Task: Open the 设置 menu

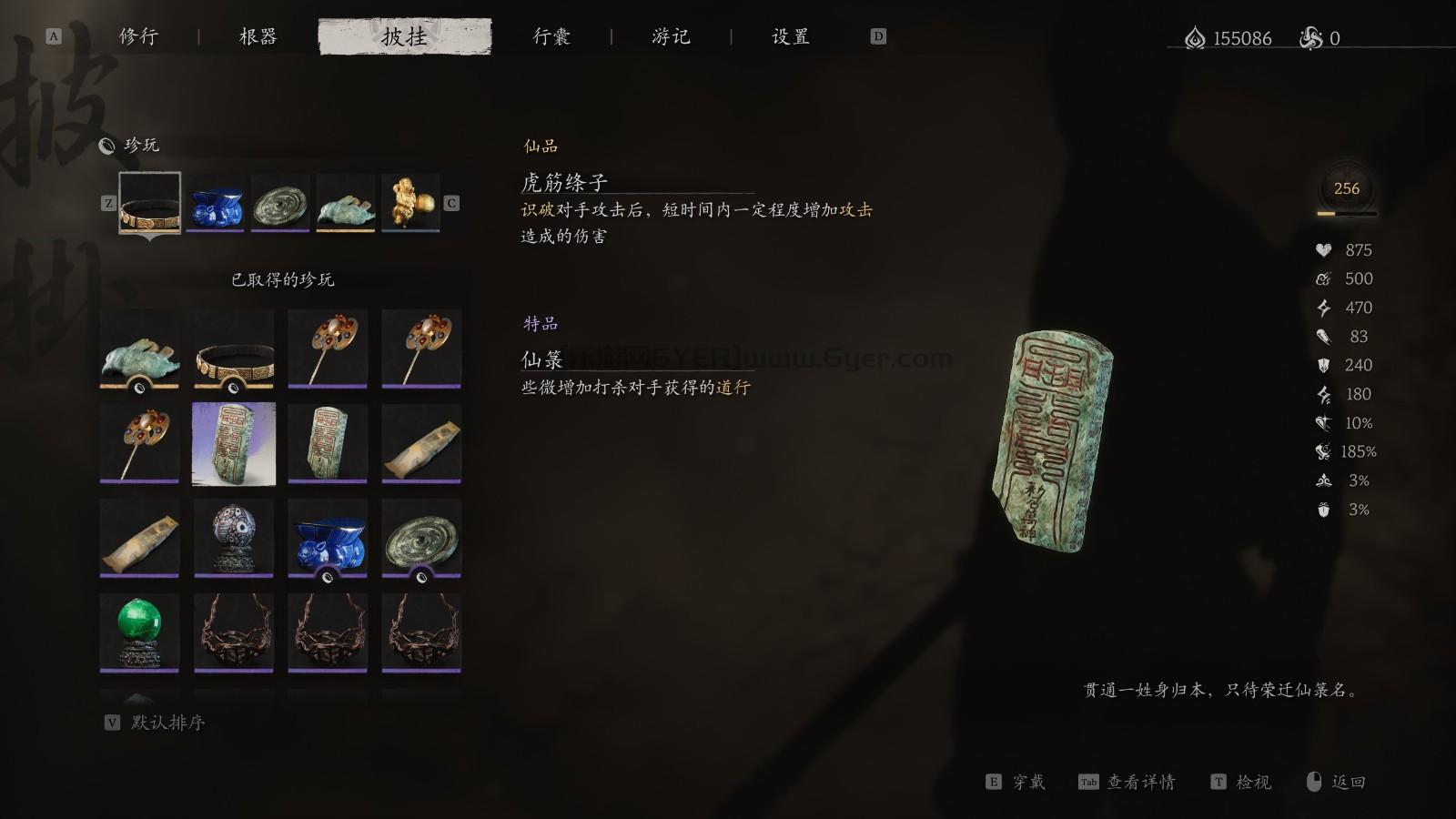Action: 788,37
